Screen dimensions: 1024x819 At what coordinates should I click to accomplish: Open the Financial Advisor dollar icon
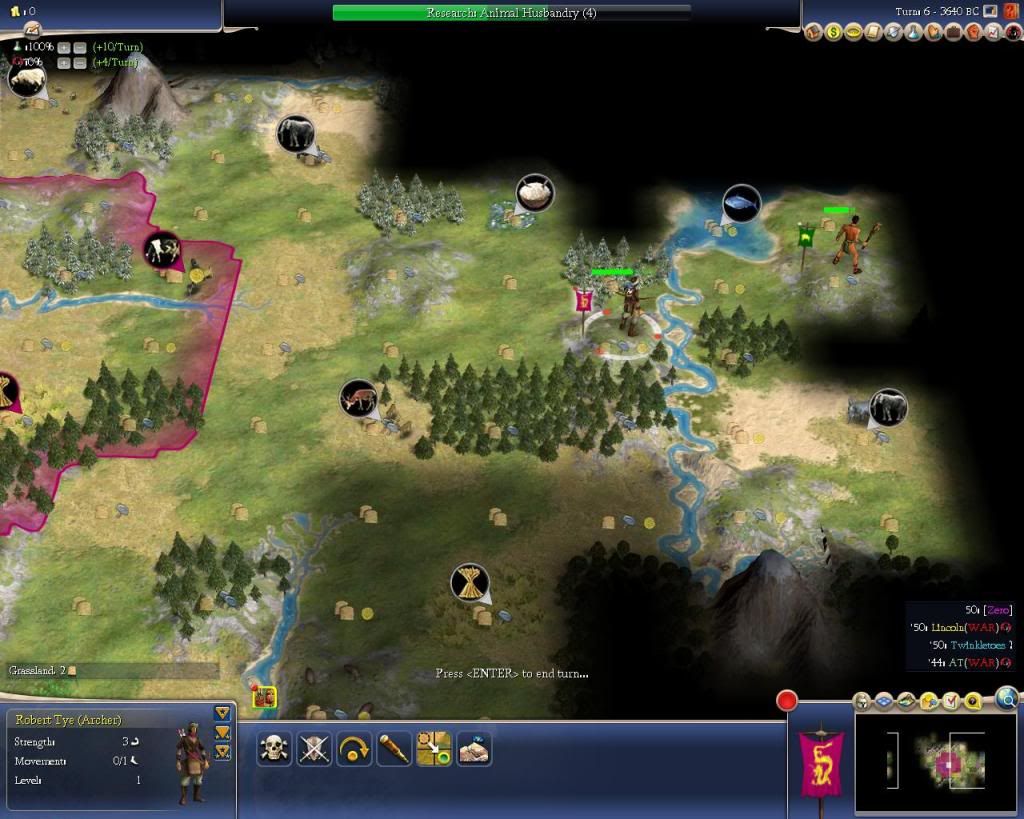click(x=834, y=33)
